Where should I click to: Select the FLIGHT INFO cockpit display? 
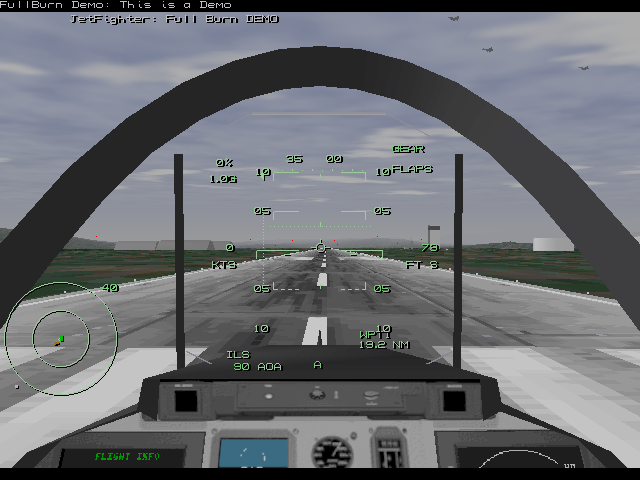[x=121, y=458]
